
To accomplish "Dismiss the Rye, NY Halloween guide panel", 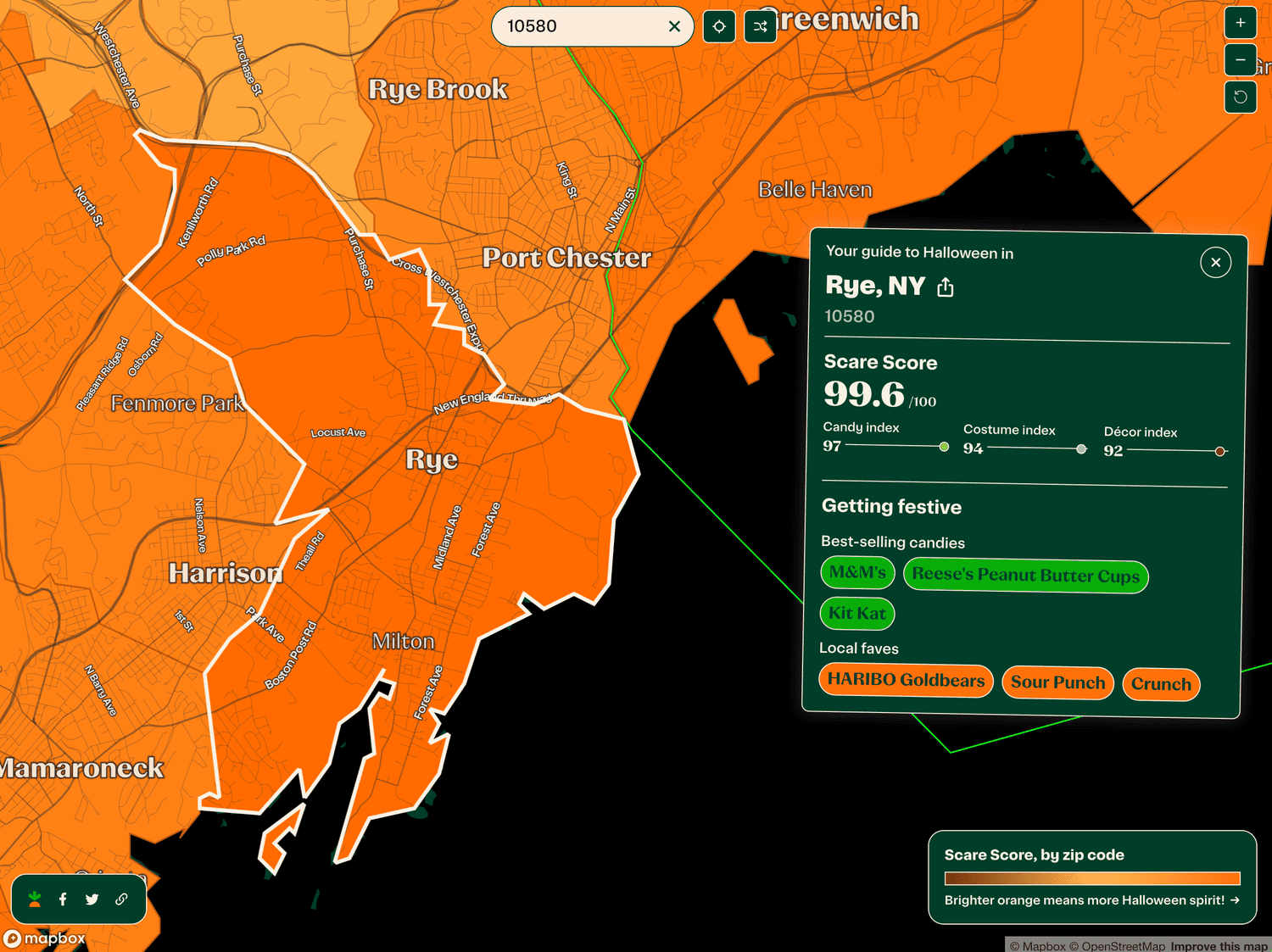I will point(1215,262).
